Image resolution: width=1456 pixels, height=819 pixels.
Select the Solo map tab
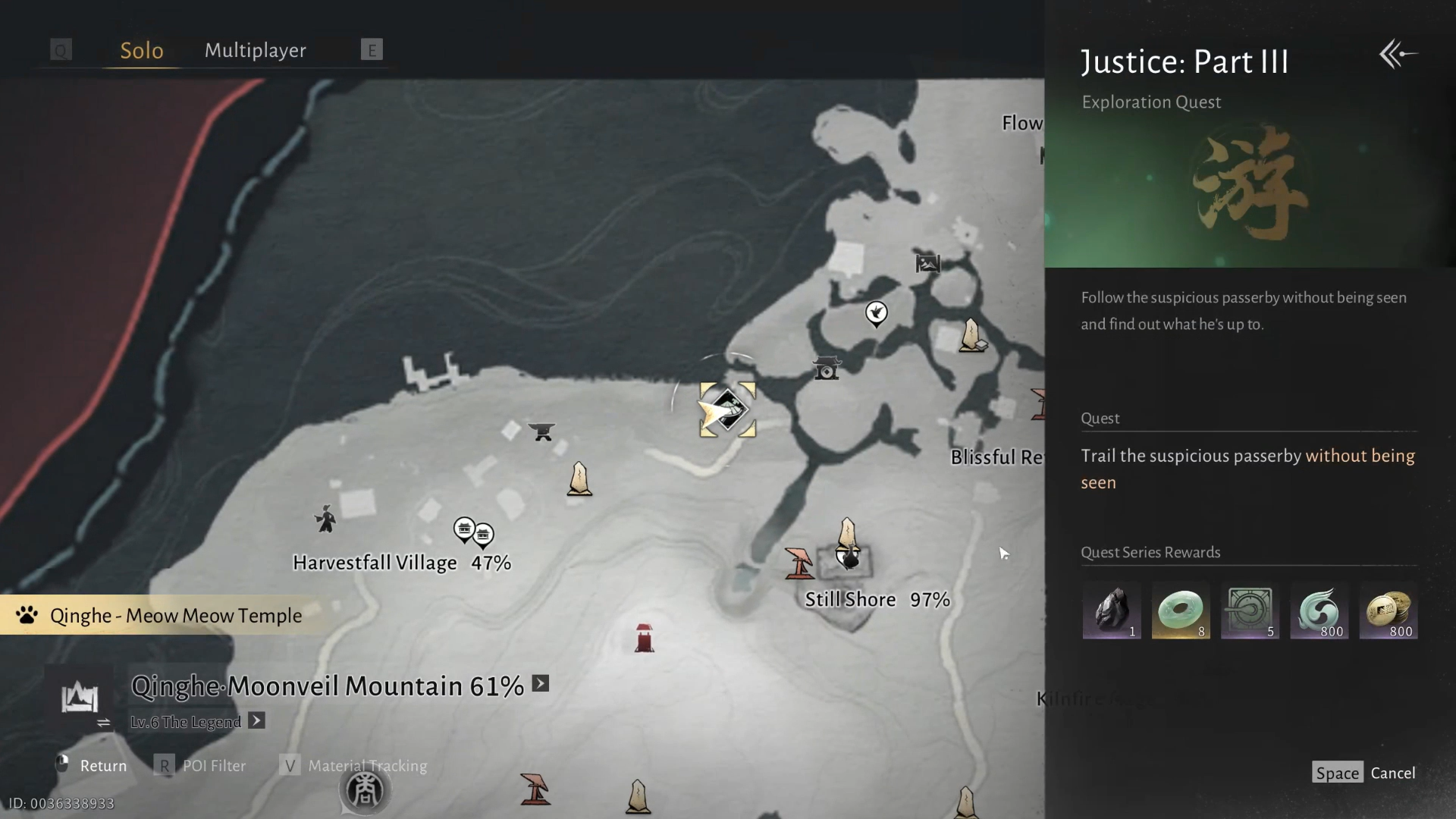pos(142,50)
